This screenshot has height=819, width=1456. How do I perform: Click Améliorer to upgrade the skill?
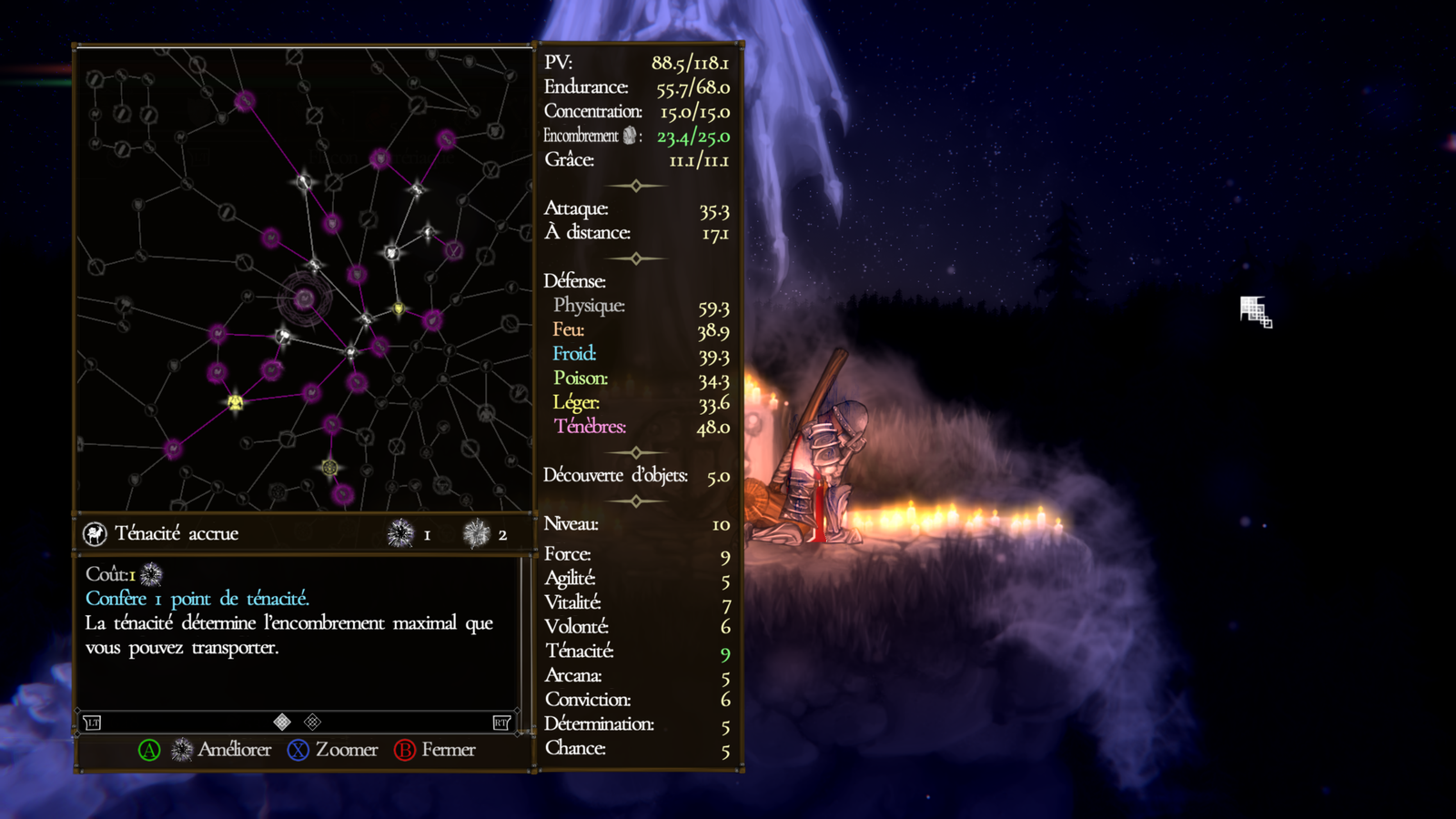(234, 750)
